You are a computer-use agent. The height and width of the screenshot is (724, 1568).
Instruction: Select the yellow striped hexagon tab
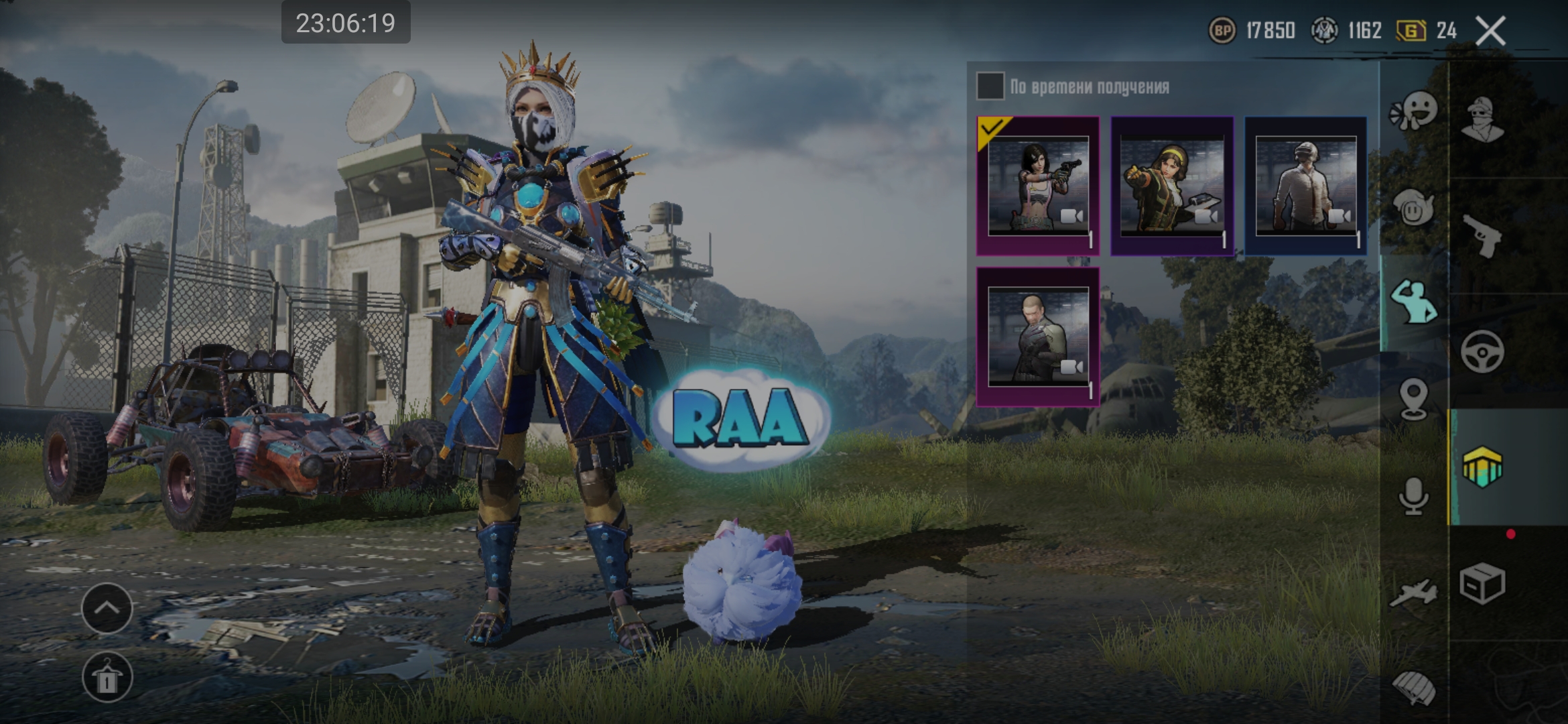(x=1482, y=467)
